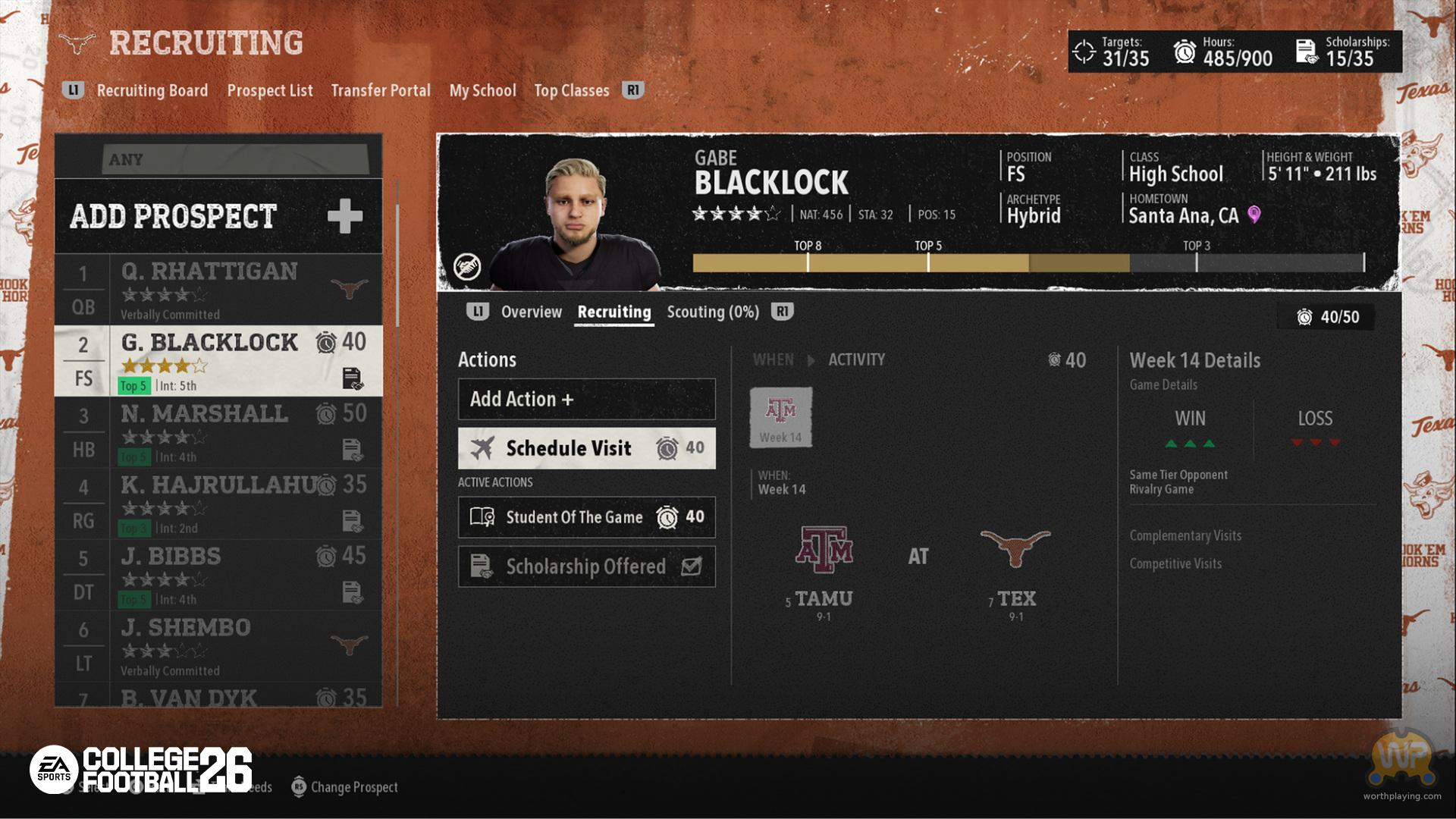This screenshot has height=819, width=1456.
Task: Choose the Schedule Visit action
Action: click(x=586, y=448)
